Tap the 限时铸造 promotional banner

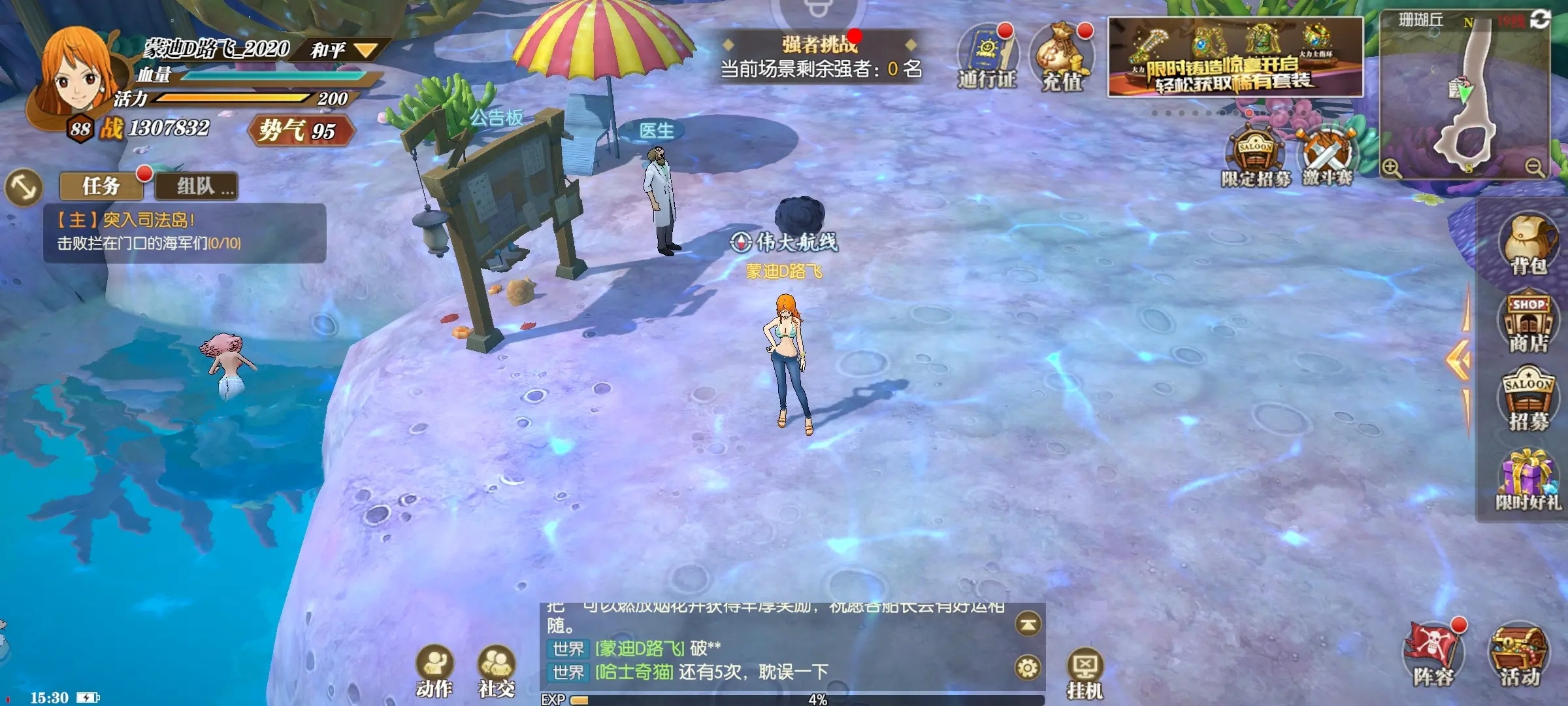[1235, 58]
